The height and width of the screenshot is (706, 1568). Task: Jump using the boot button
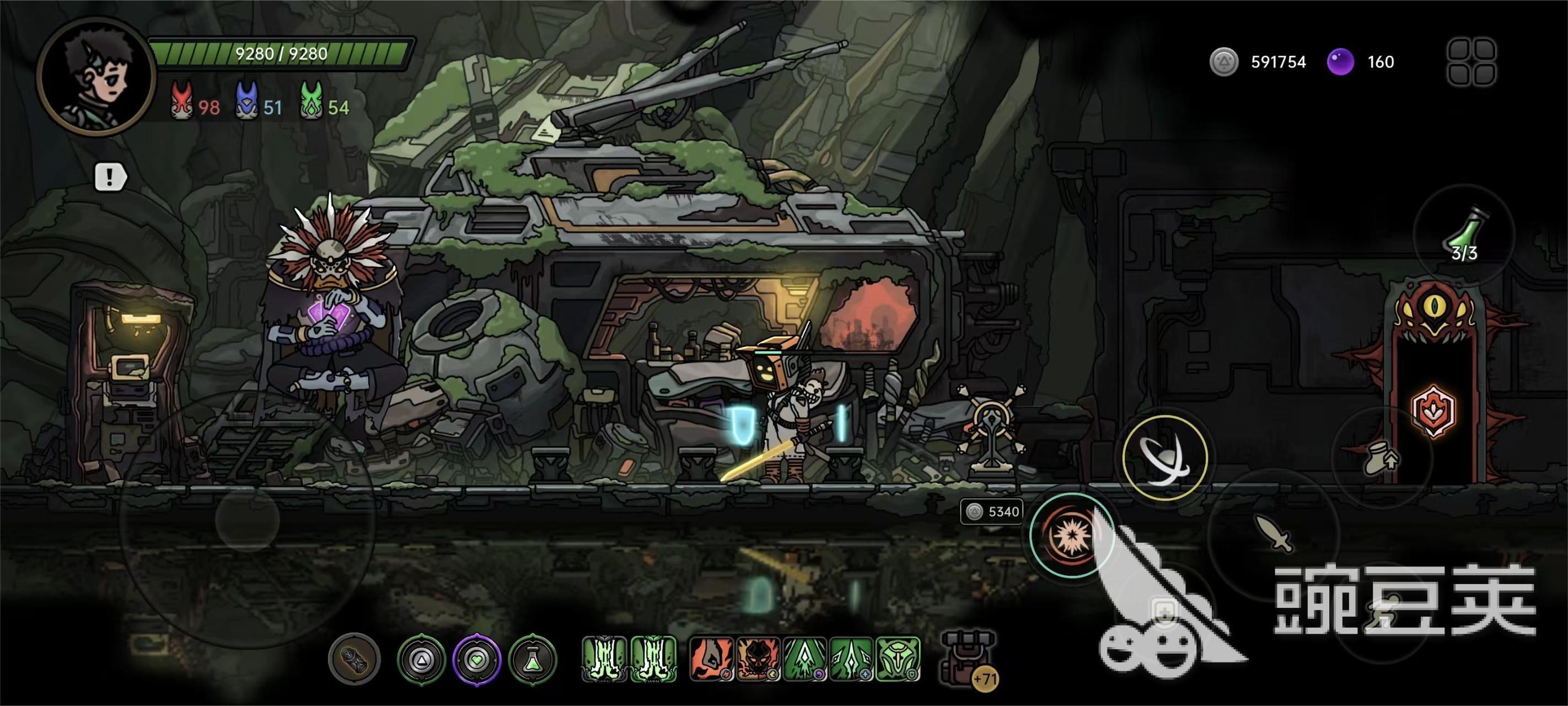[1381, 459]
